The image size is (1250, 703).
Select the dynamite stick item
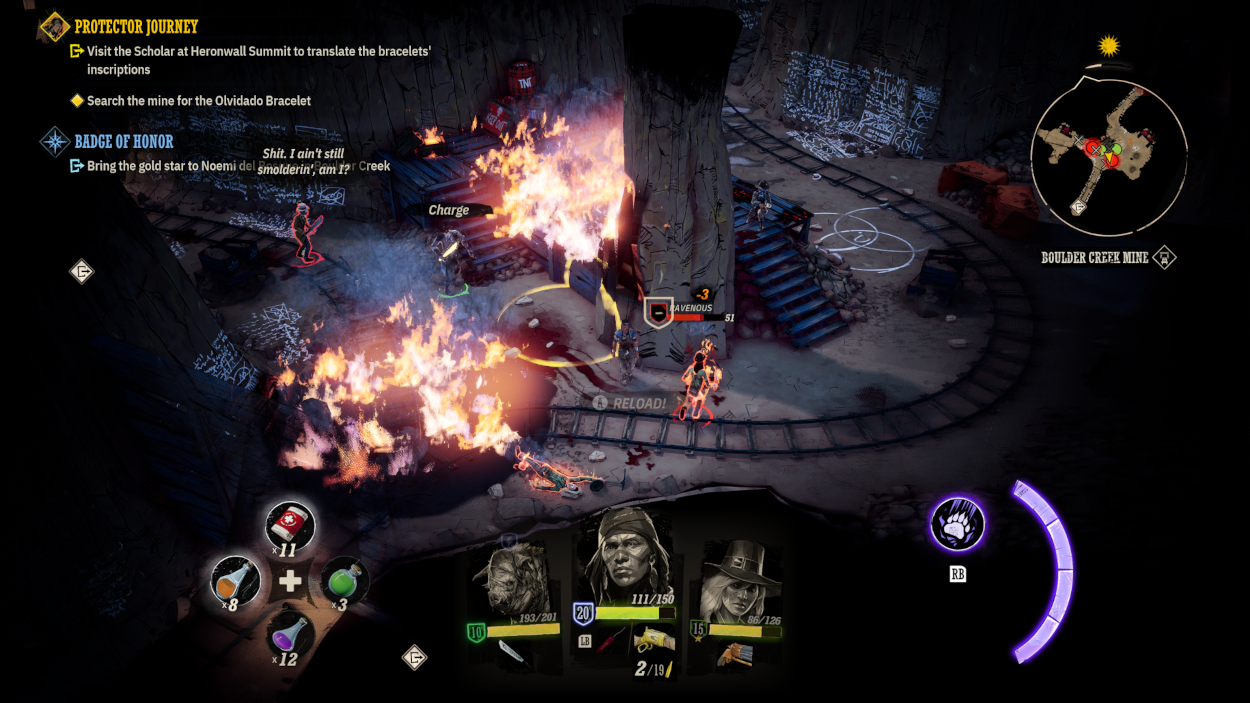611,641
